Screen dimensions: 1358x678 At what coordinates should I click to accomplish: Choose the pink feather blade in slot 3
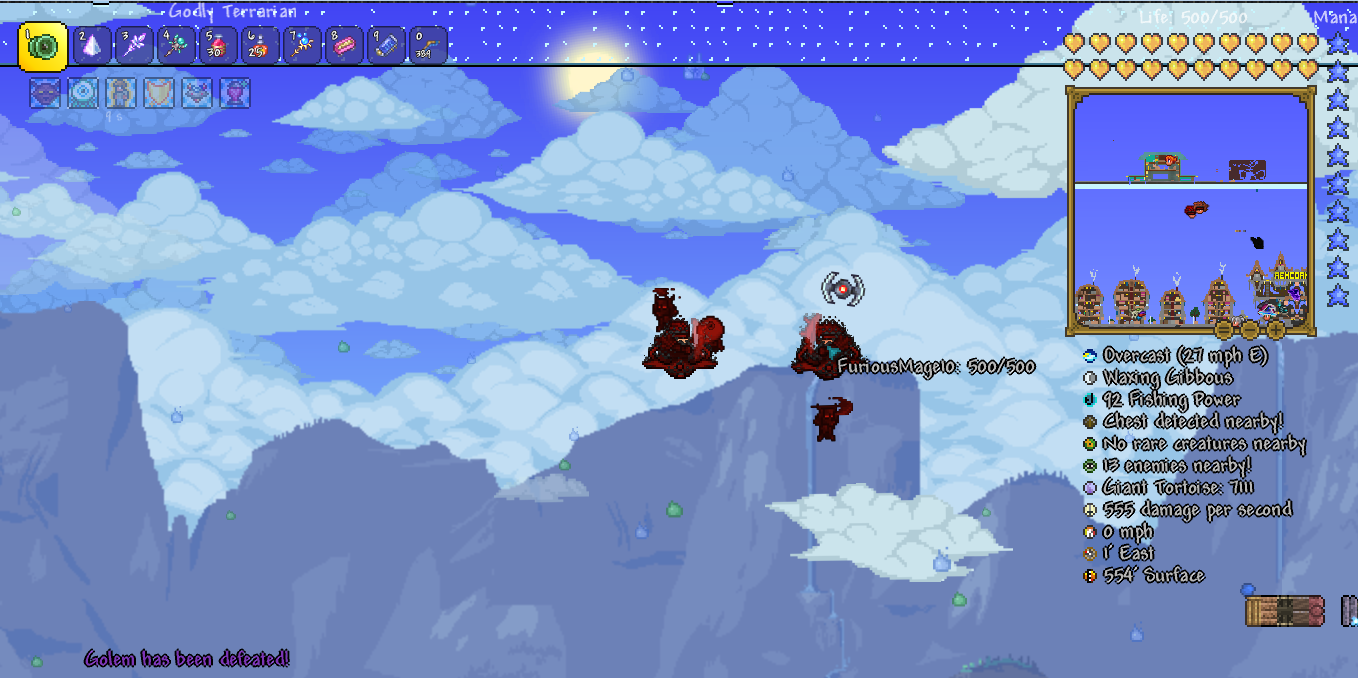pos(135,46)
